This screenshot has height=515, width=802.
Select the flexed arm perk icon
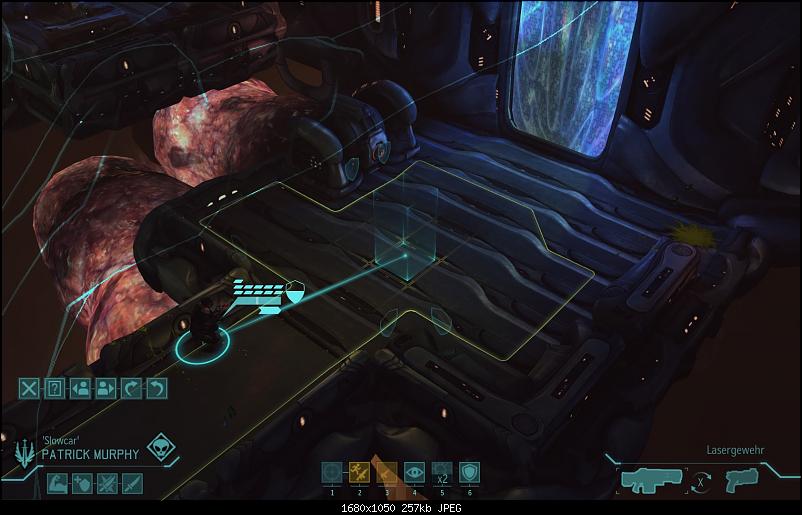(57, 484)
